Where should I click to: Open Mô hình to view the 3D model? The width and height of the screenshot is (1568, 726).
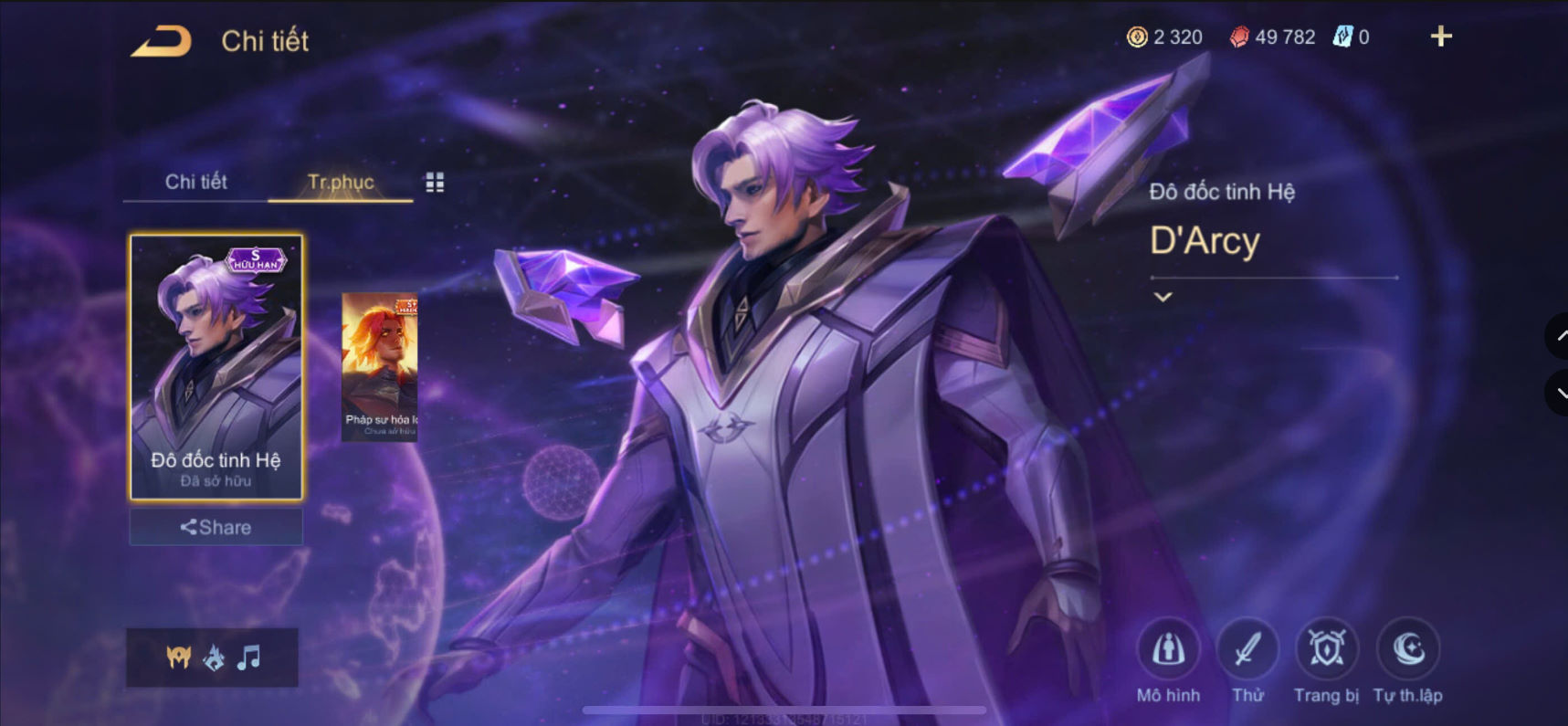coord(1170,649)
